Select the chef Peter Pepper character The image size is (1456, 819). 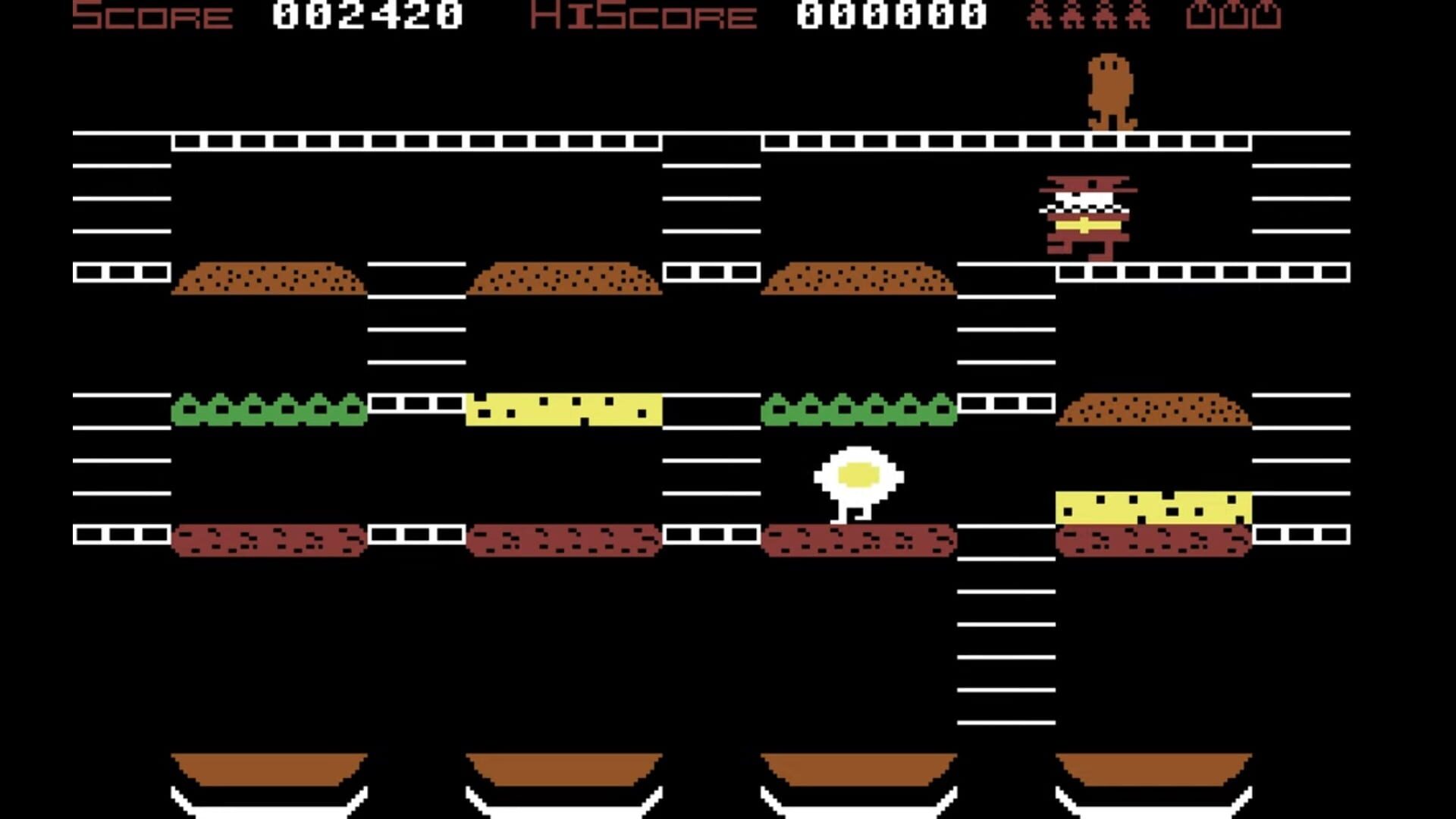pyautogui.click(x=1084, y=216)
